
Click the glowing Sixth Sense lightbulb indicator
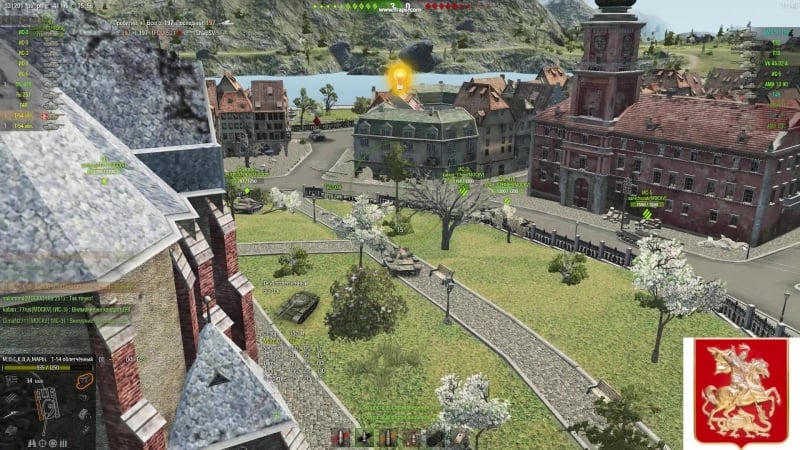(399, 78)
